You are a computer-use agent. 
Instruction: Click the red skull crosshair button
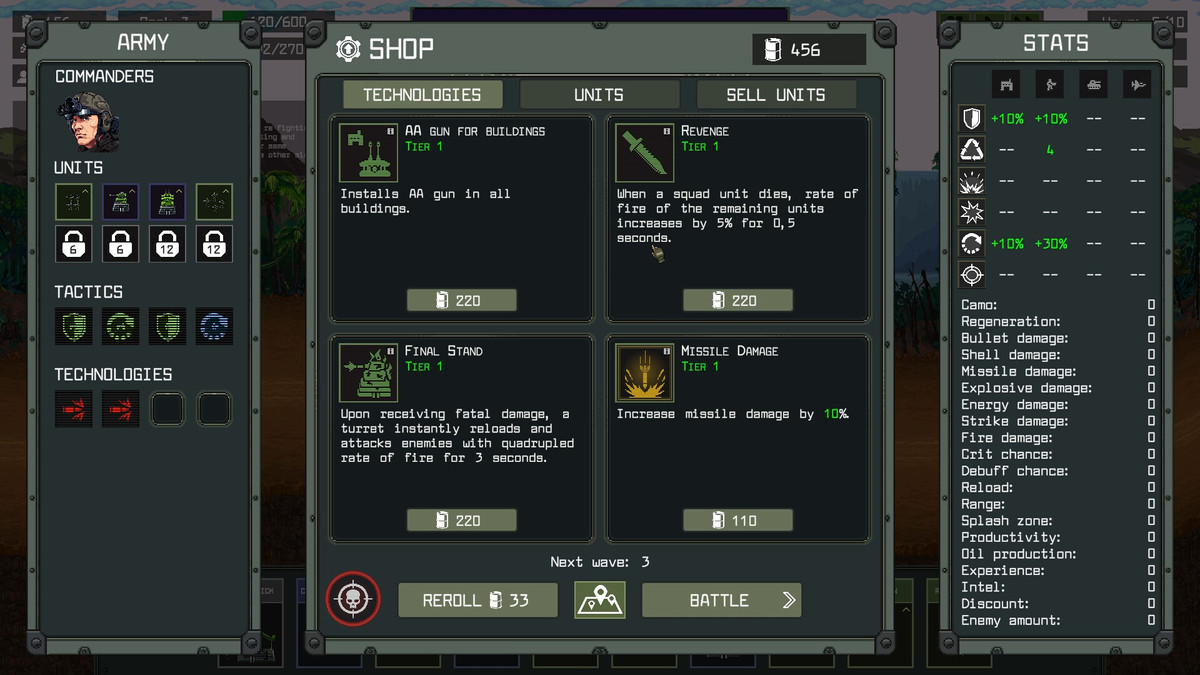(x=351, y=600)
